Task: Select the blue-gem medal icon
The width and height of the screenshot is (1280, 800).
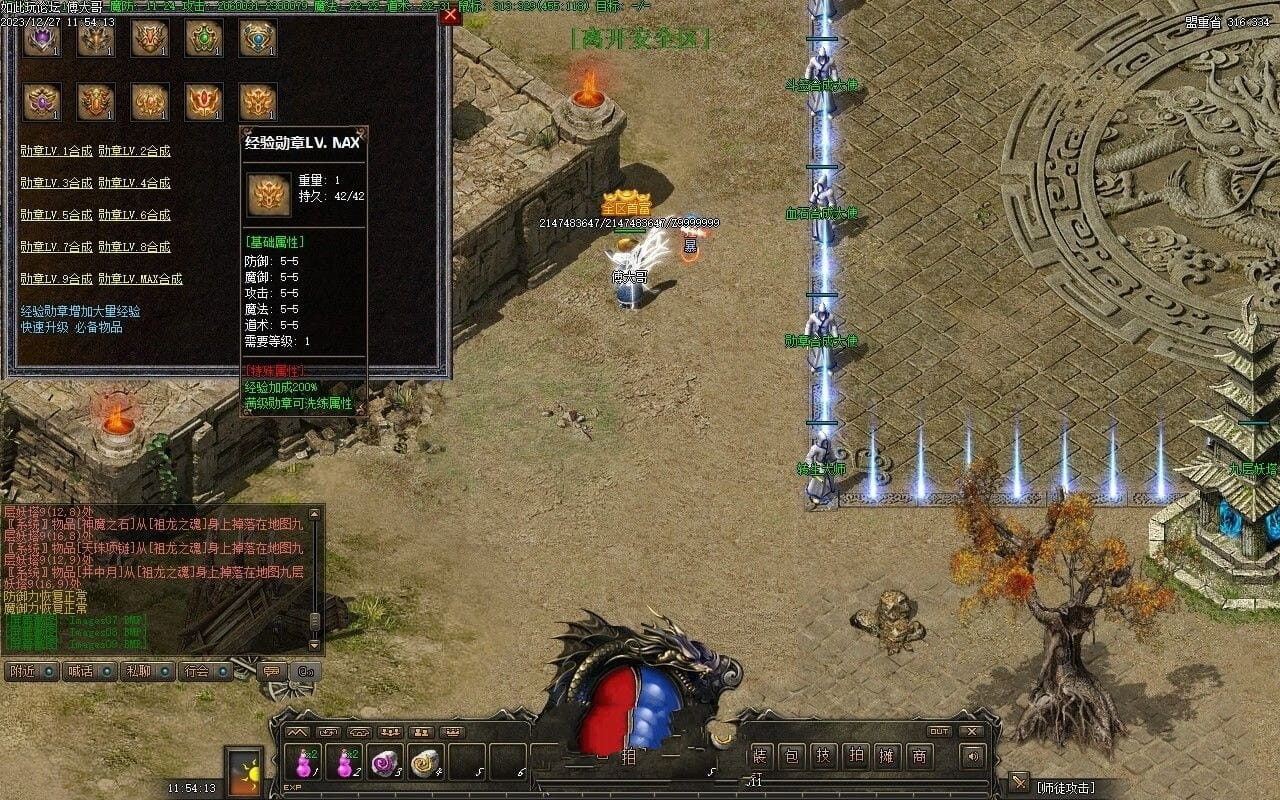Action: pyautogui.click(x=258, y=38)
